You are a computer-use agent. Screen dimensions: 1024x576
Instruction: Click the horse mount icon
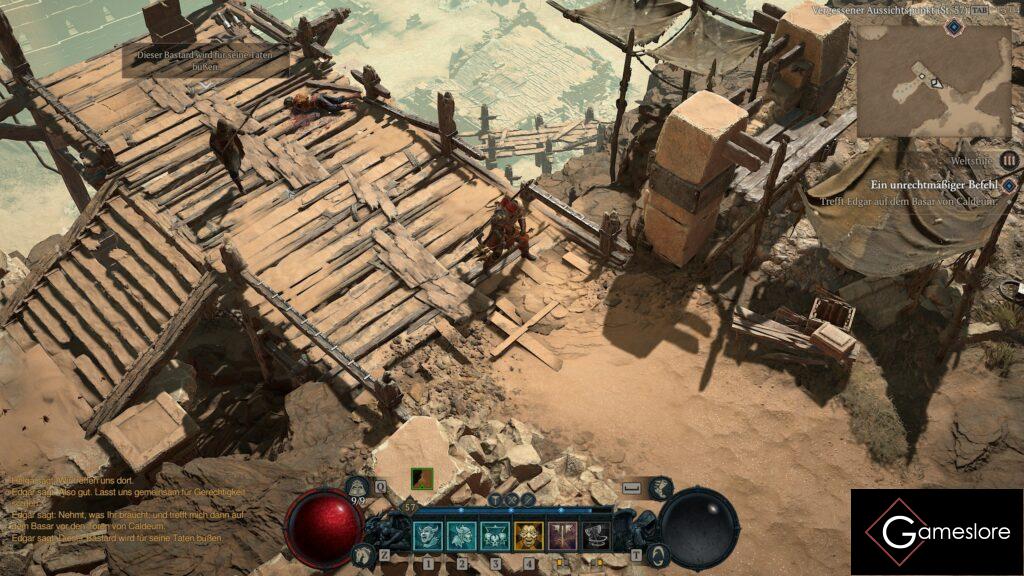point(364,552)
